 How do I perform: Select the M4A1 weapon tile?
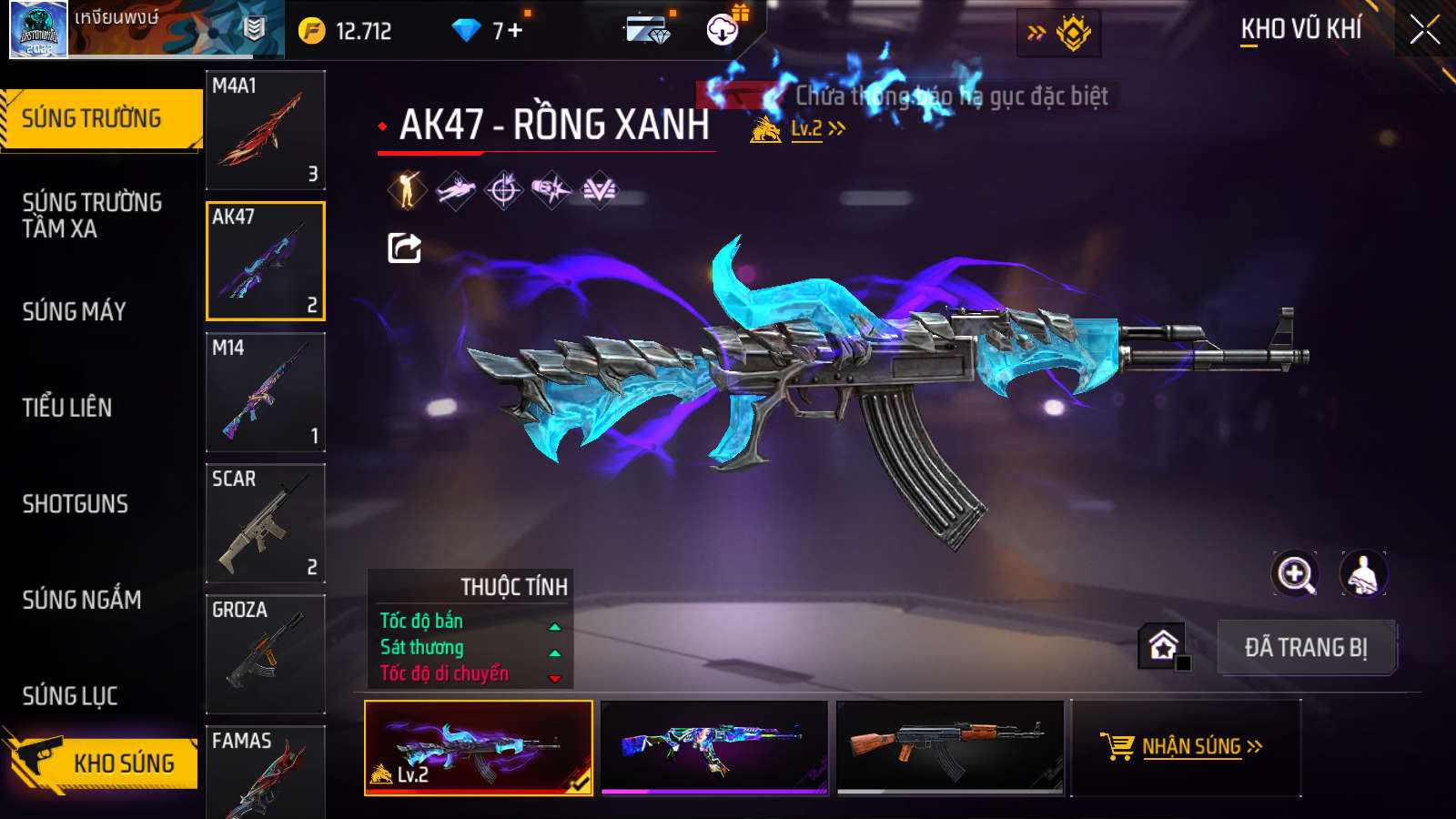click(265, 130)
